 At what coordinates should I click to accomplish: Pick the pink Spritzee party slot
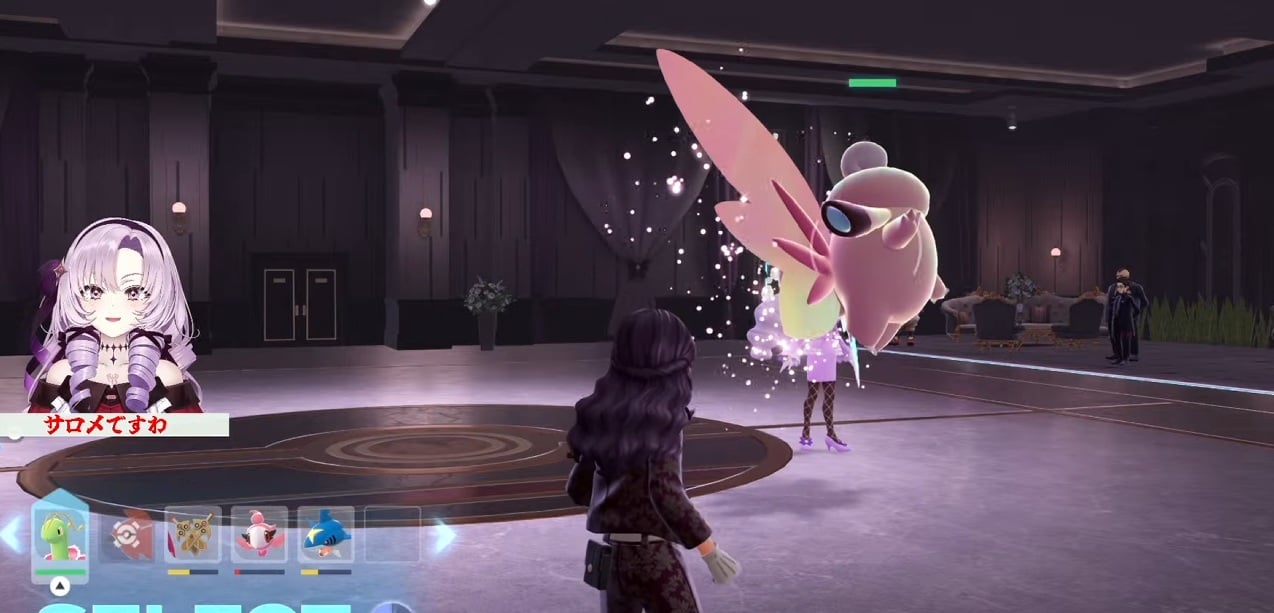(259, 535)
